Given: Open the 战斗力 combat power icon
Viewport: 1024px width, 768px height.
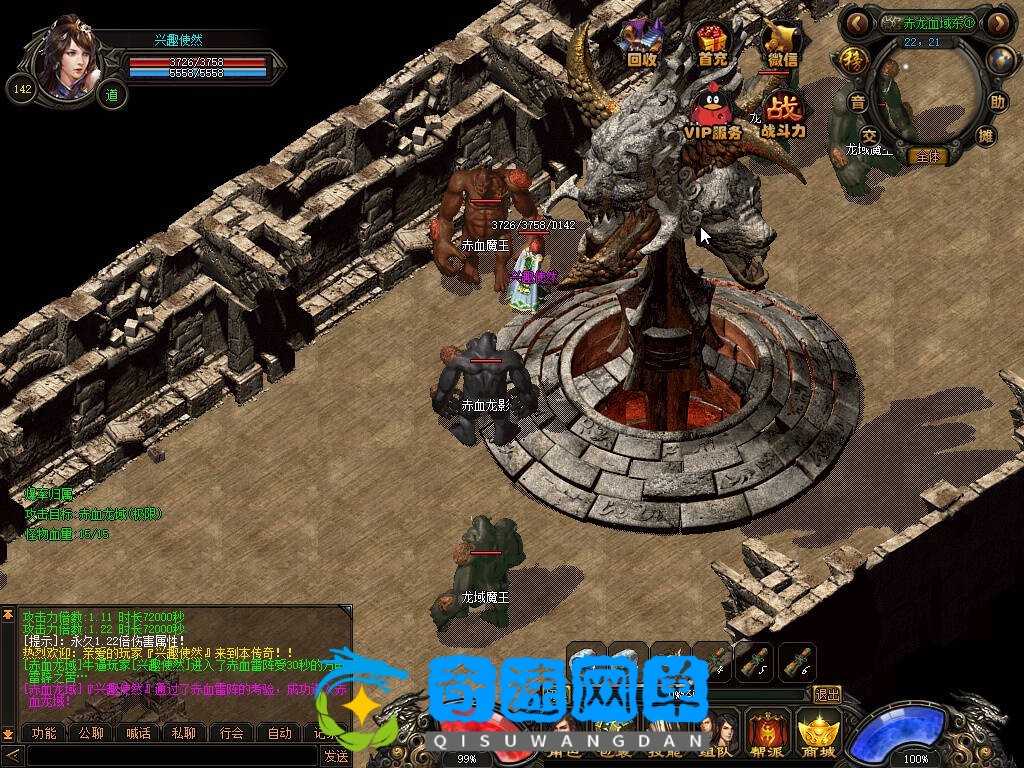Looking at the screenshot, I should point(783,112).
